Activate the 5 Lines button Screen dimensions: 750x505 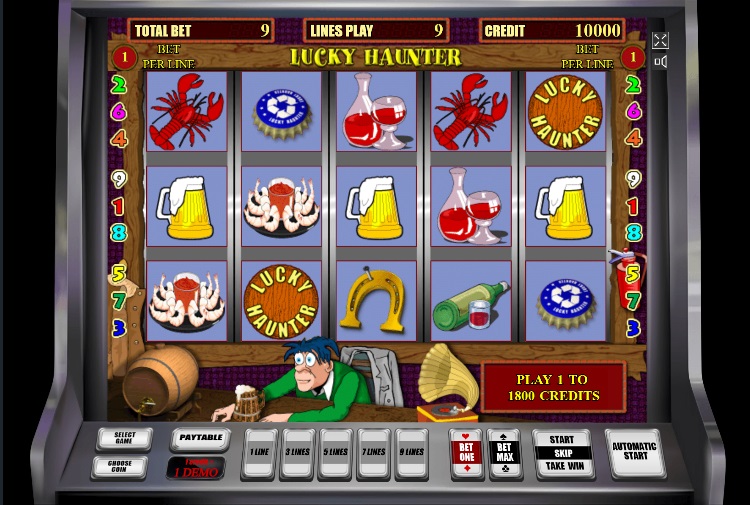(x=336, y=453)
